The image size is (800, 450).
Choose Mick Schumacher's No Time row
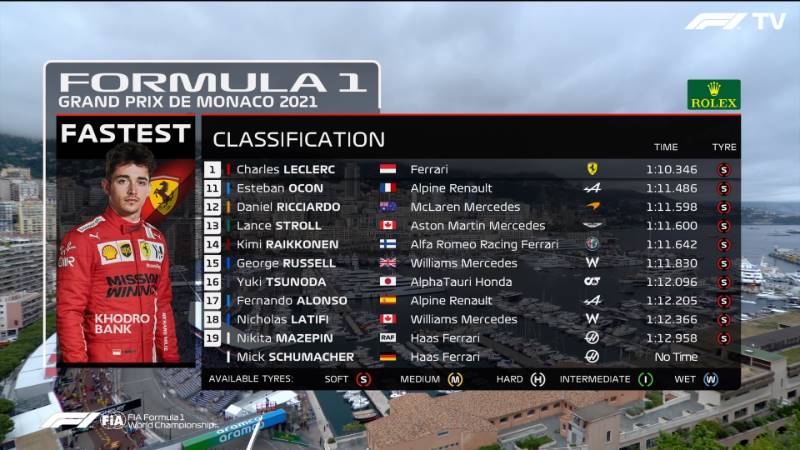point(470,356)
